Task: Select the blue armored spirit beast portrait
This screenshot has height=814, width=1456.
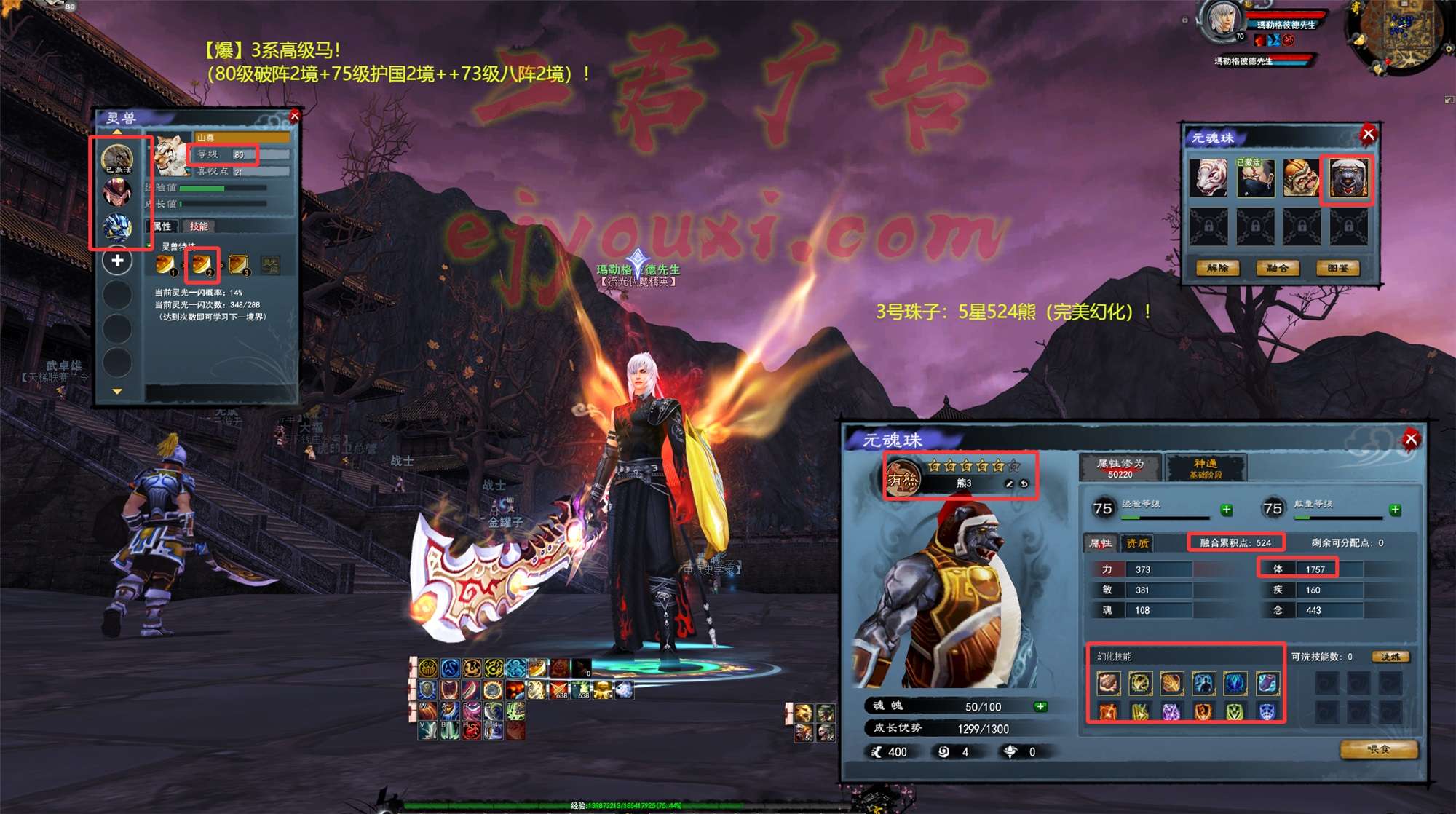Action: point(117,228)
